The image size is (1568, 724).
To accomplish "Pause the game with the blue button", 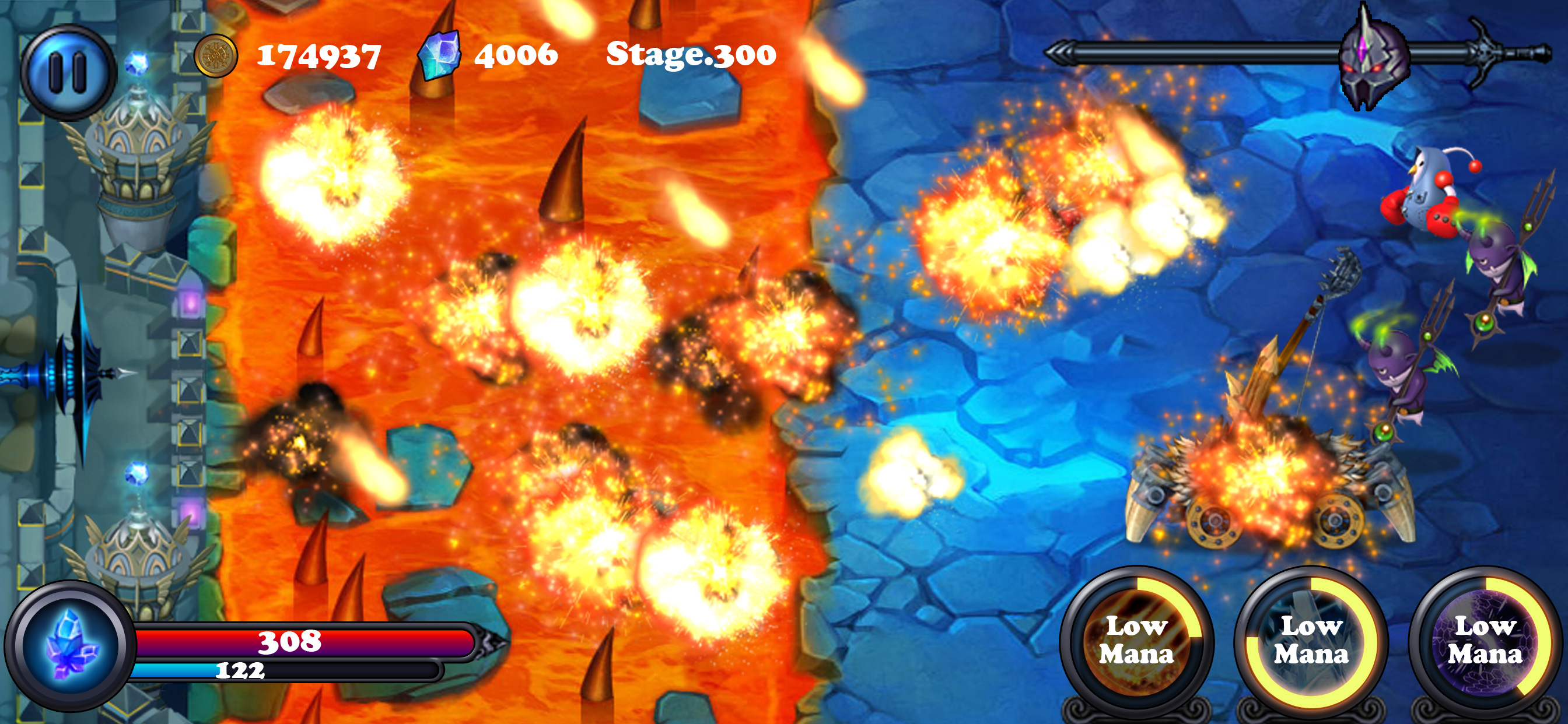I will point(68,72).
